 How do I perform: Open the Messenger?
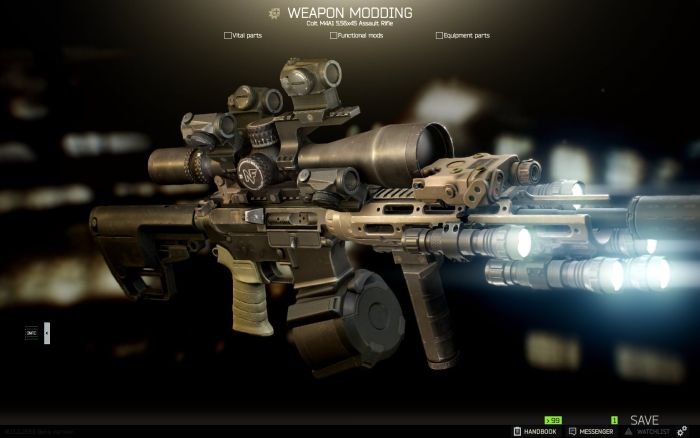click(x=590, y=432)
